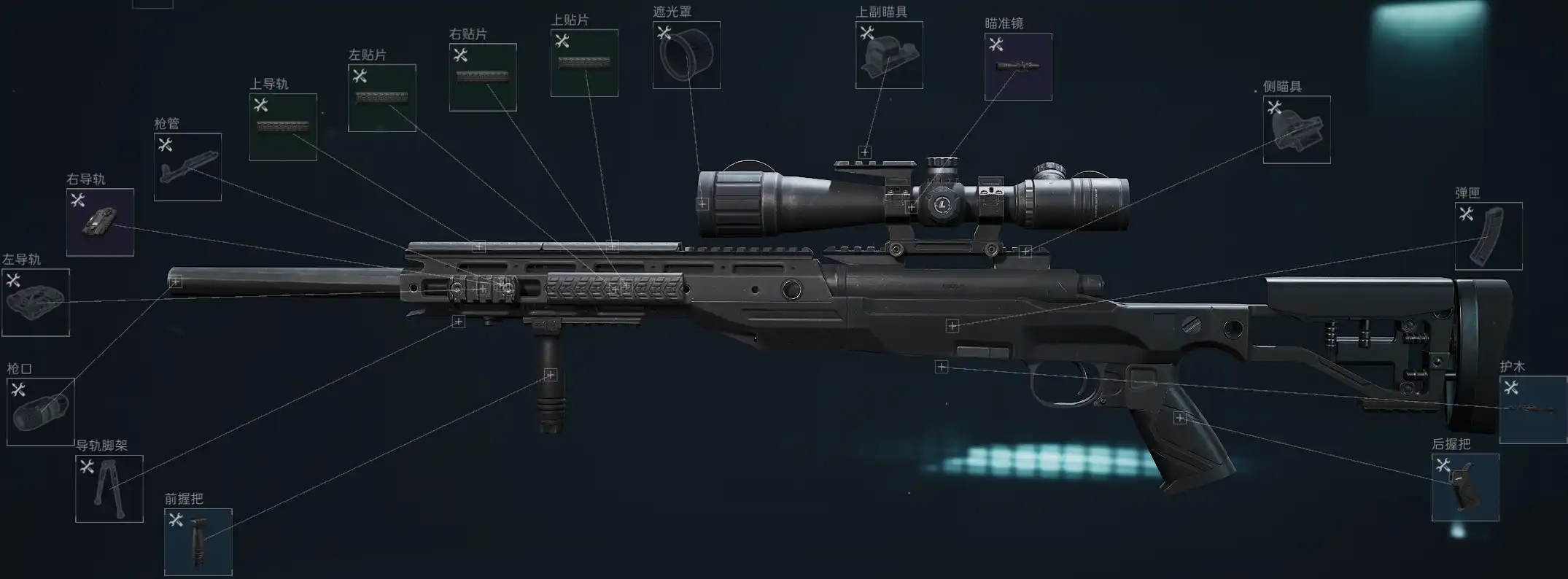This screenshot has height=579, width=1568.
Task: Select the 上导轨 top rail slot
Action: pyautogui.click(x=283, y=128)
